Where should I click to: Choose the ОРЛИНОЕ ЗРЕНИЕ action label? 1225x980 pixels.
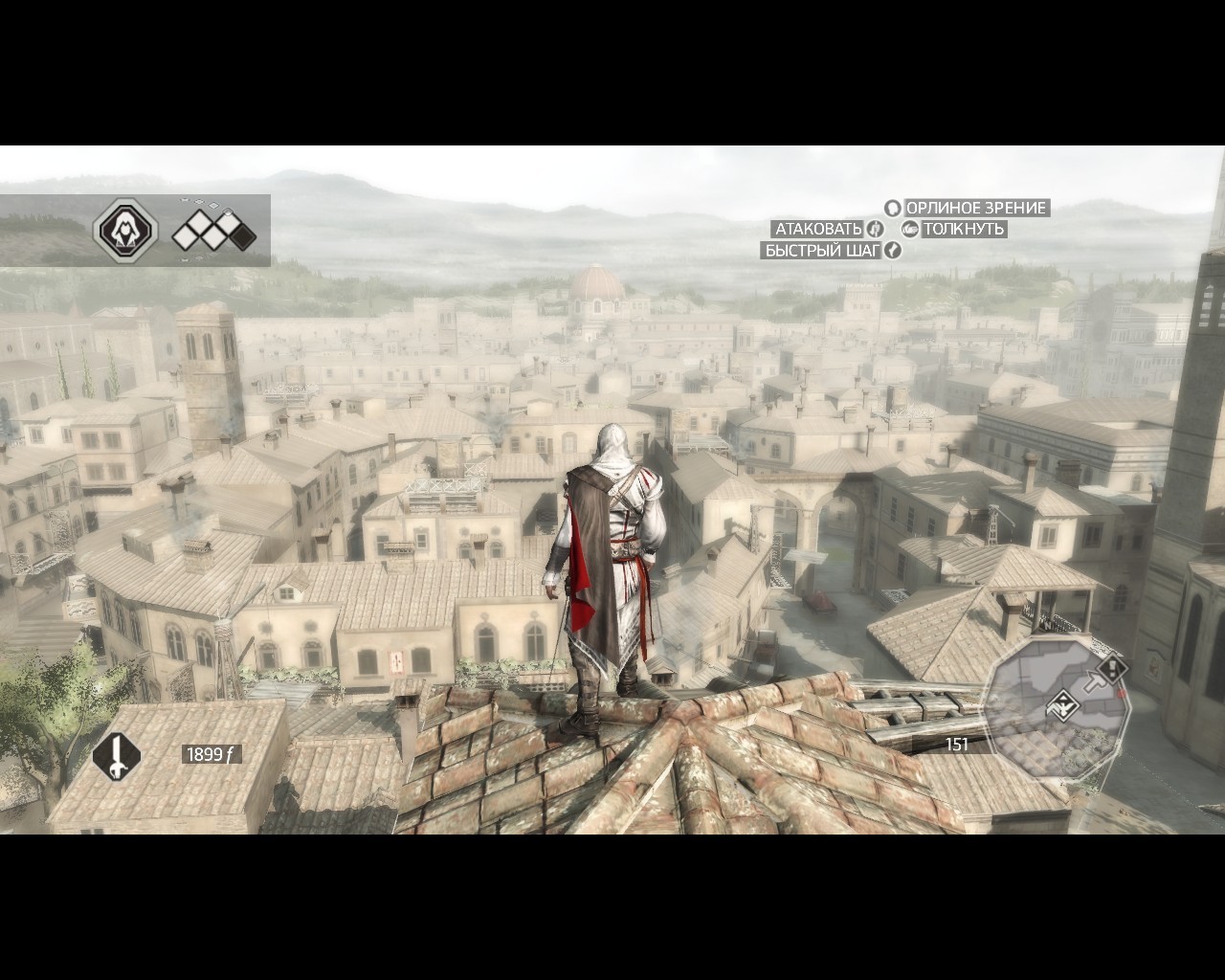[976, 208]
